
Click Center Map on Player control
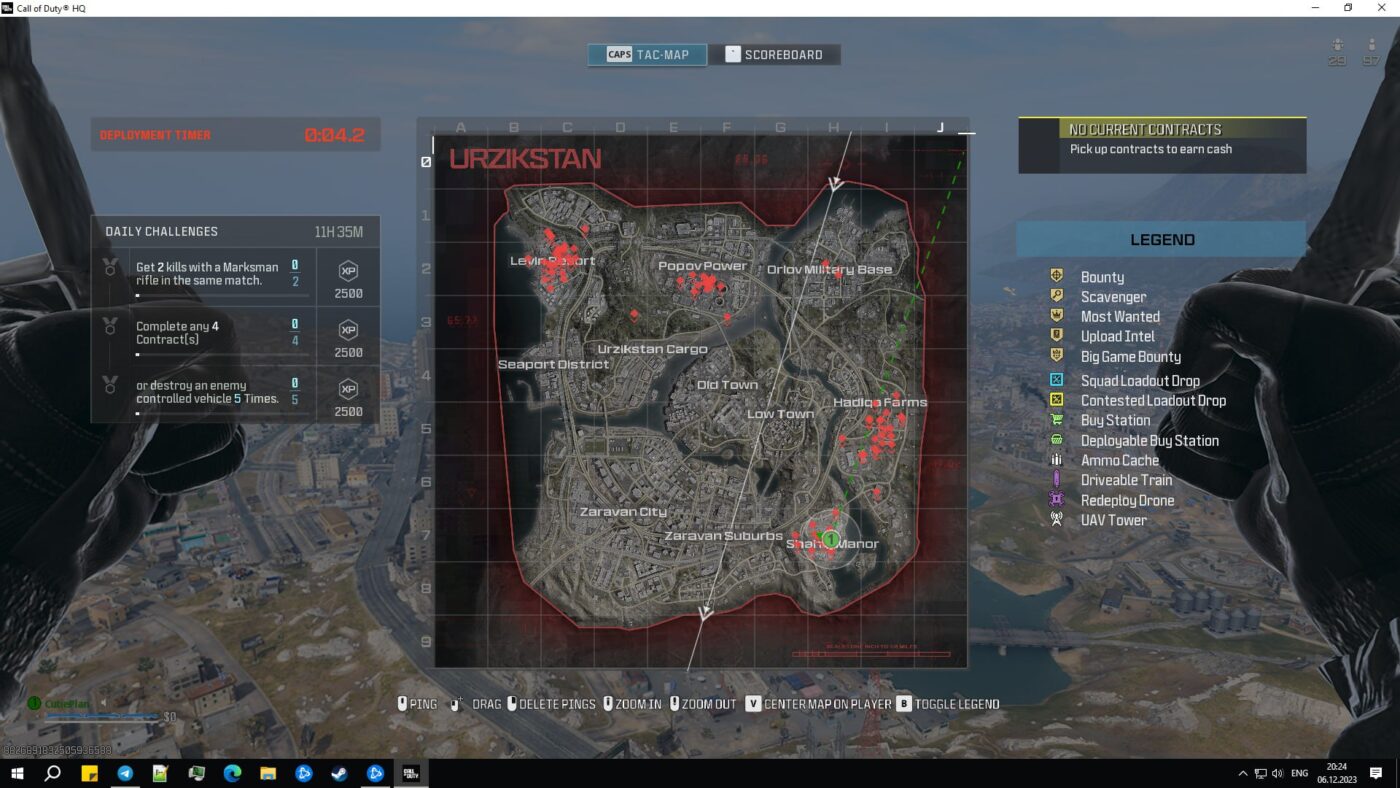pyautogui.click(x=820, y=704)
